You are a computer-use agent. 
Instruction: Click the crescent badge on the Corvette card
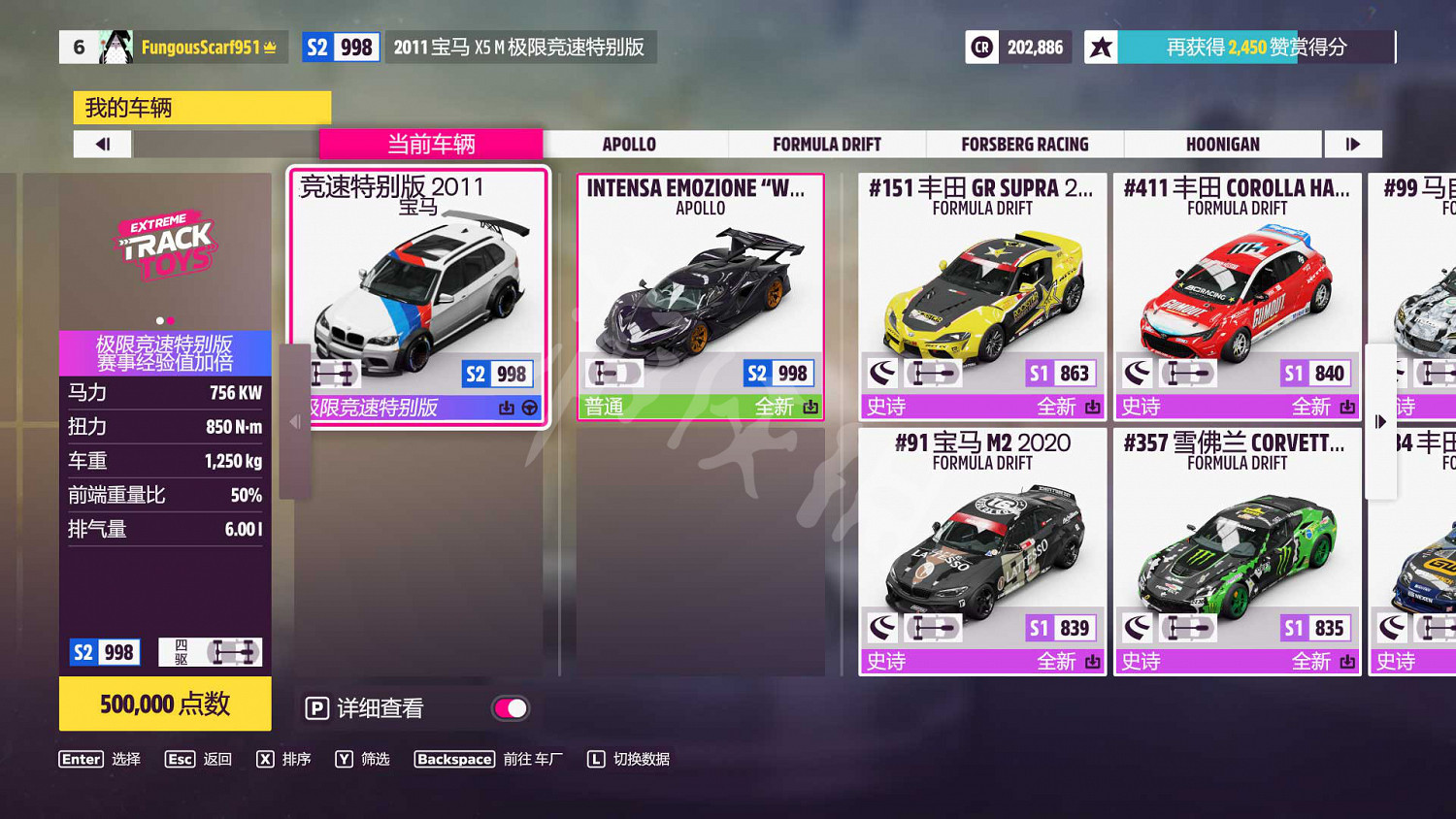tap(1138, 627)
